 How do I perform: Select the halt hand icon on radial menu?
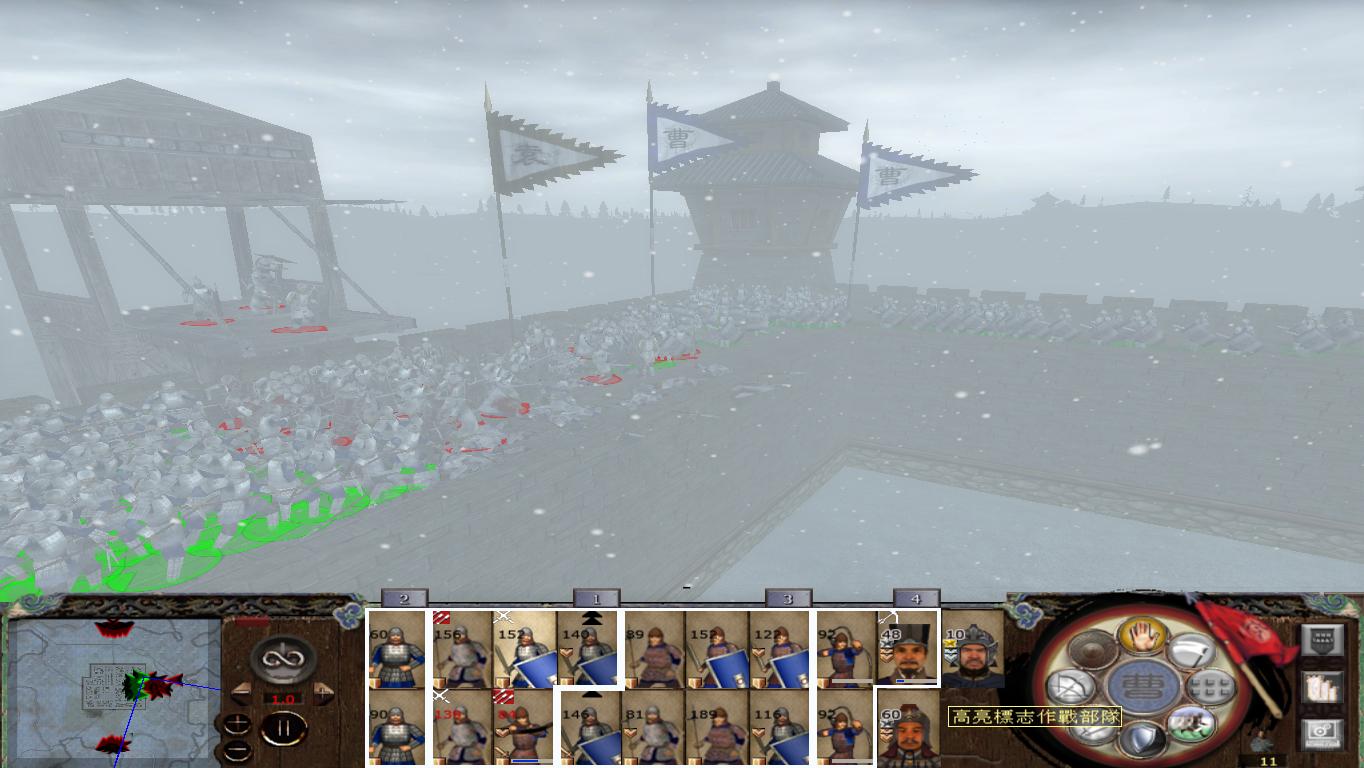(1142, 637)
